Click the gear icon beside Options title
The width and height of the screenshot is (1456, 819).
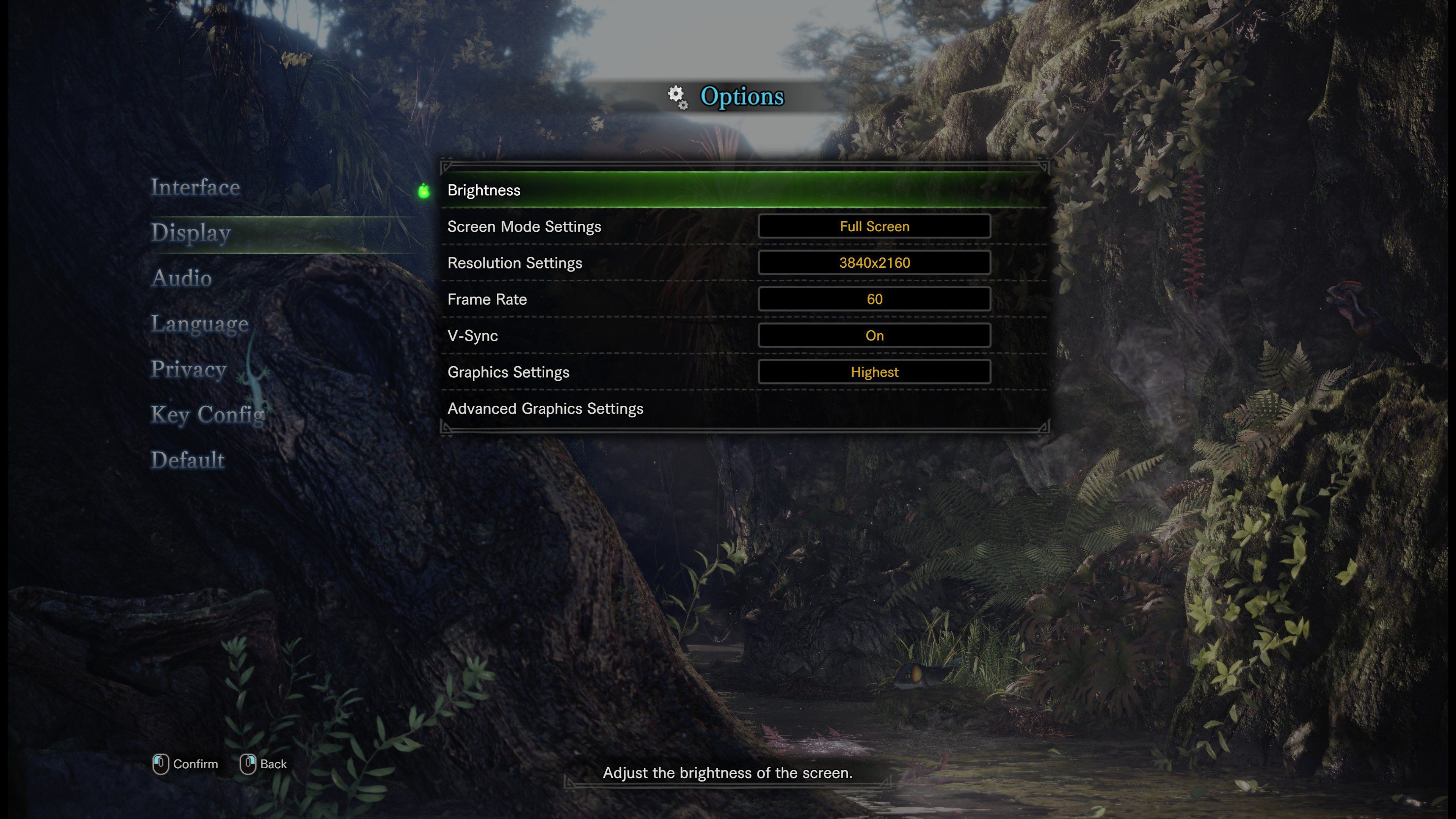coord(678,96)
